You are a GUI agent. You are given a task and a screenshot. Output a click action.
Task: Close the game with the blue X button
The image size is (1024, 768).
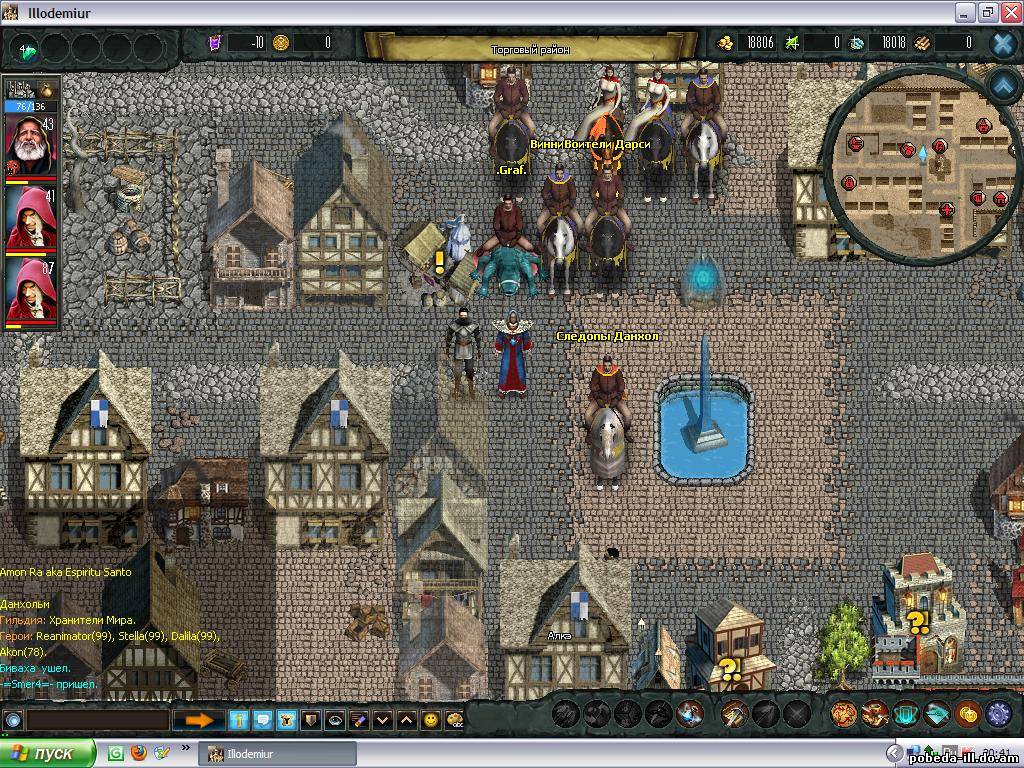1003,43
